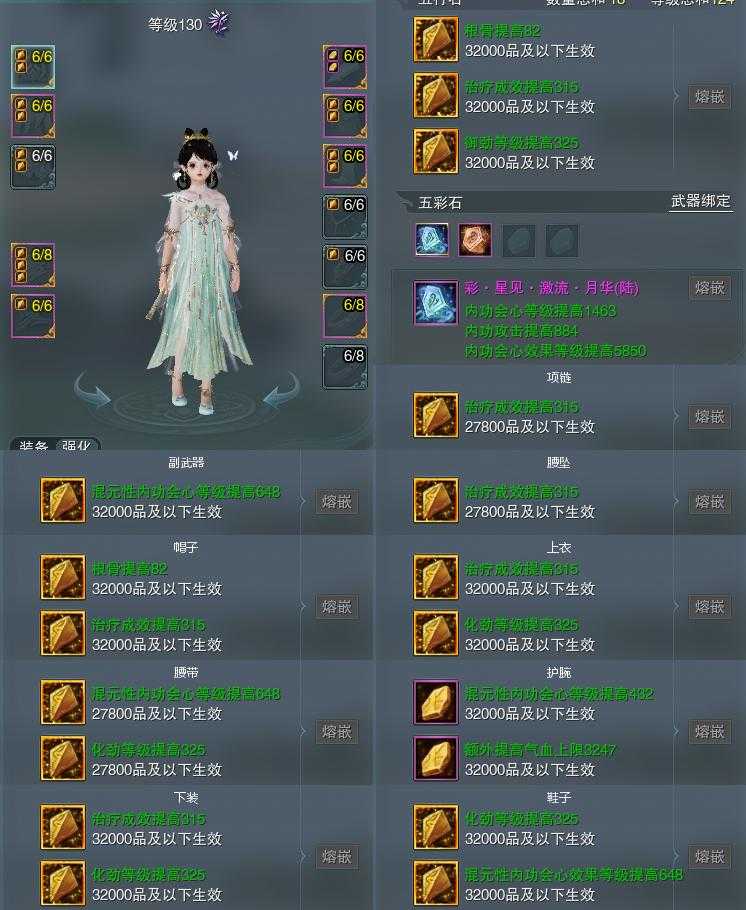The width and height of the screenshot is (746, 910).
Task: Open 熔嵌 for the 帽子 section
Action: (337, 607)
